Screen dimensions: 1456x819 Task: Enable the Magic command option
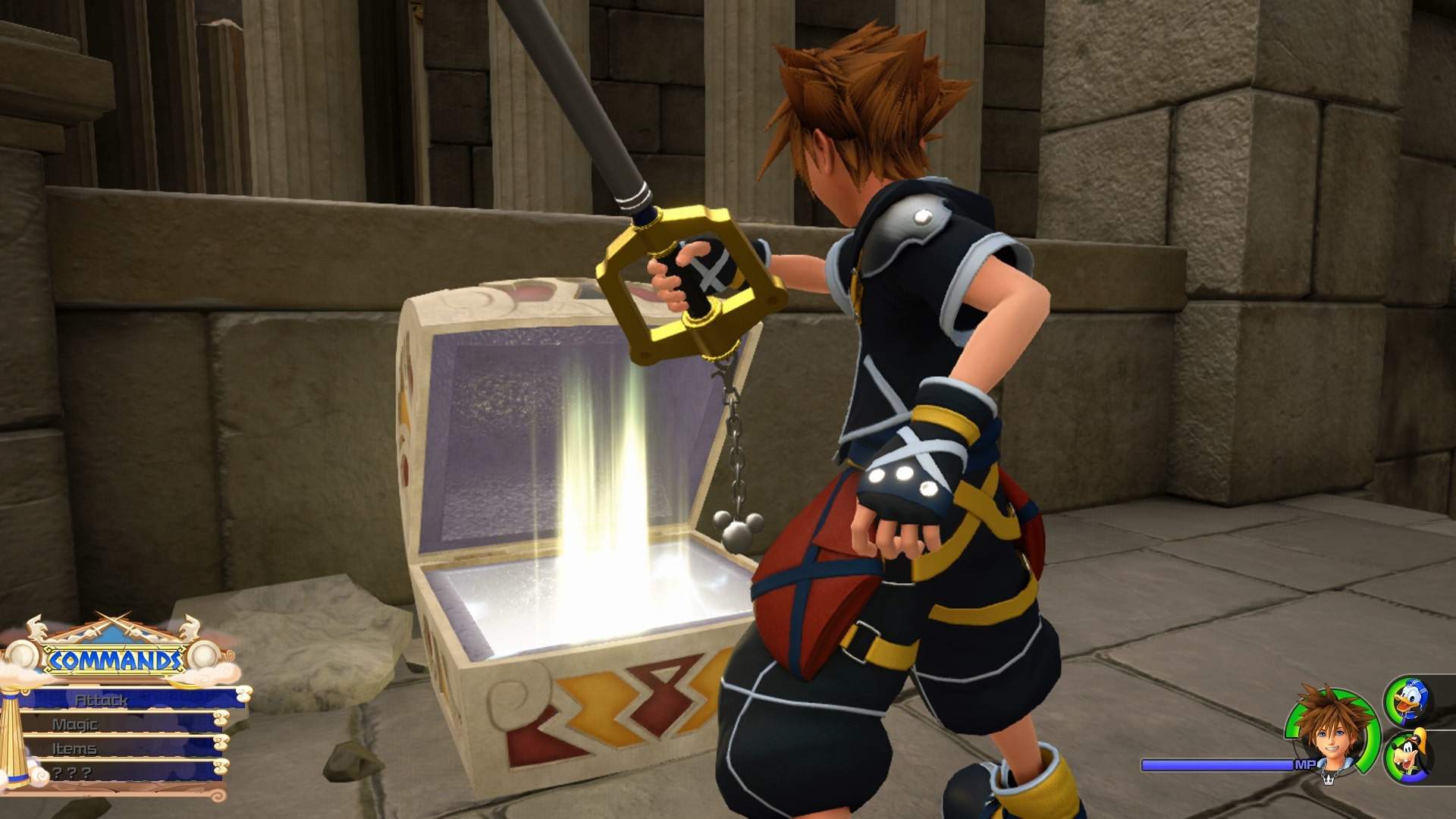click(76, 726)
